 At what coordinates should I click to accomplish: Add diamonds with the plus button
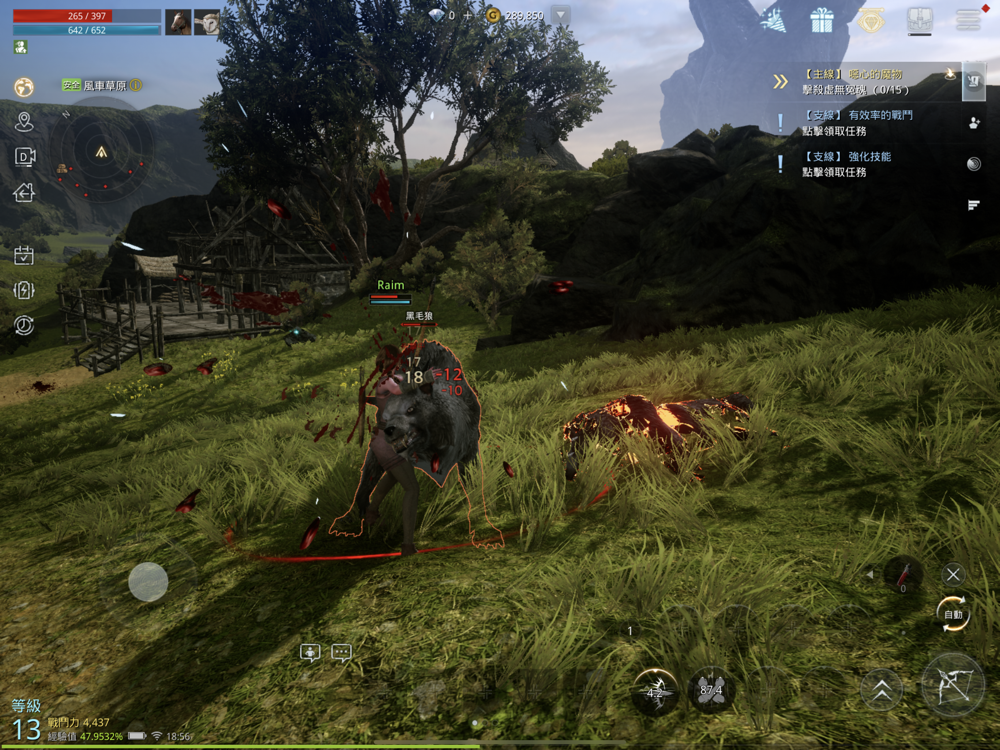465,16
